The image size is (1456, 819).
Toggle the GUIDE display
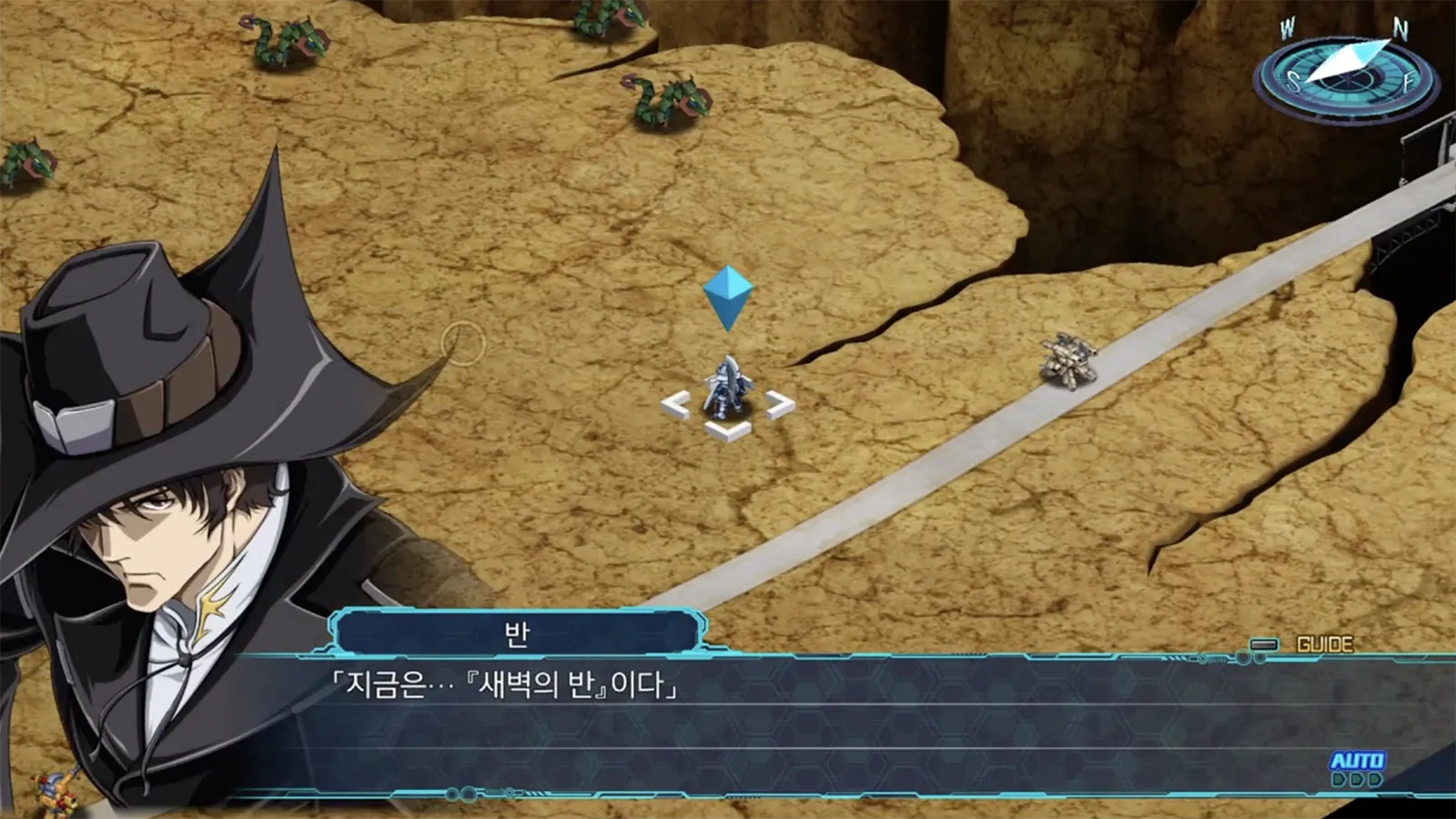coord(1324,643)
